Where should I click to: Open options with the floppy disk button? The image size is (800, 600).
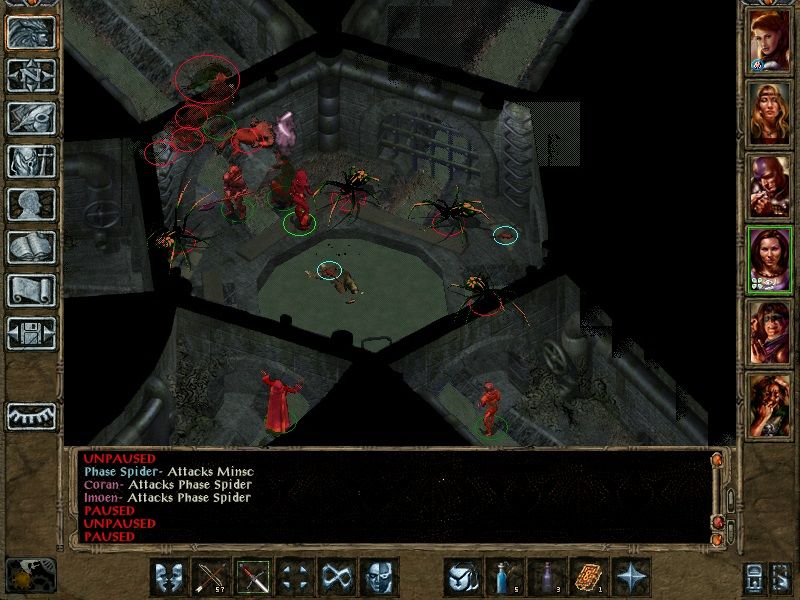pyautogui.click(x=29, y=334)
